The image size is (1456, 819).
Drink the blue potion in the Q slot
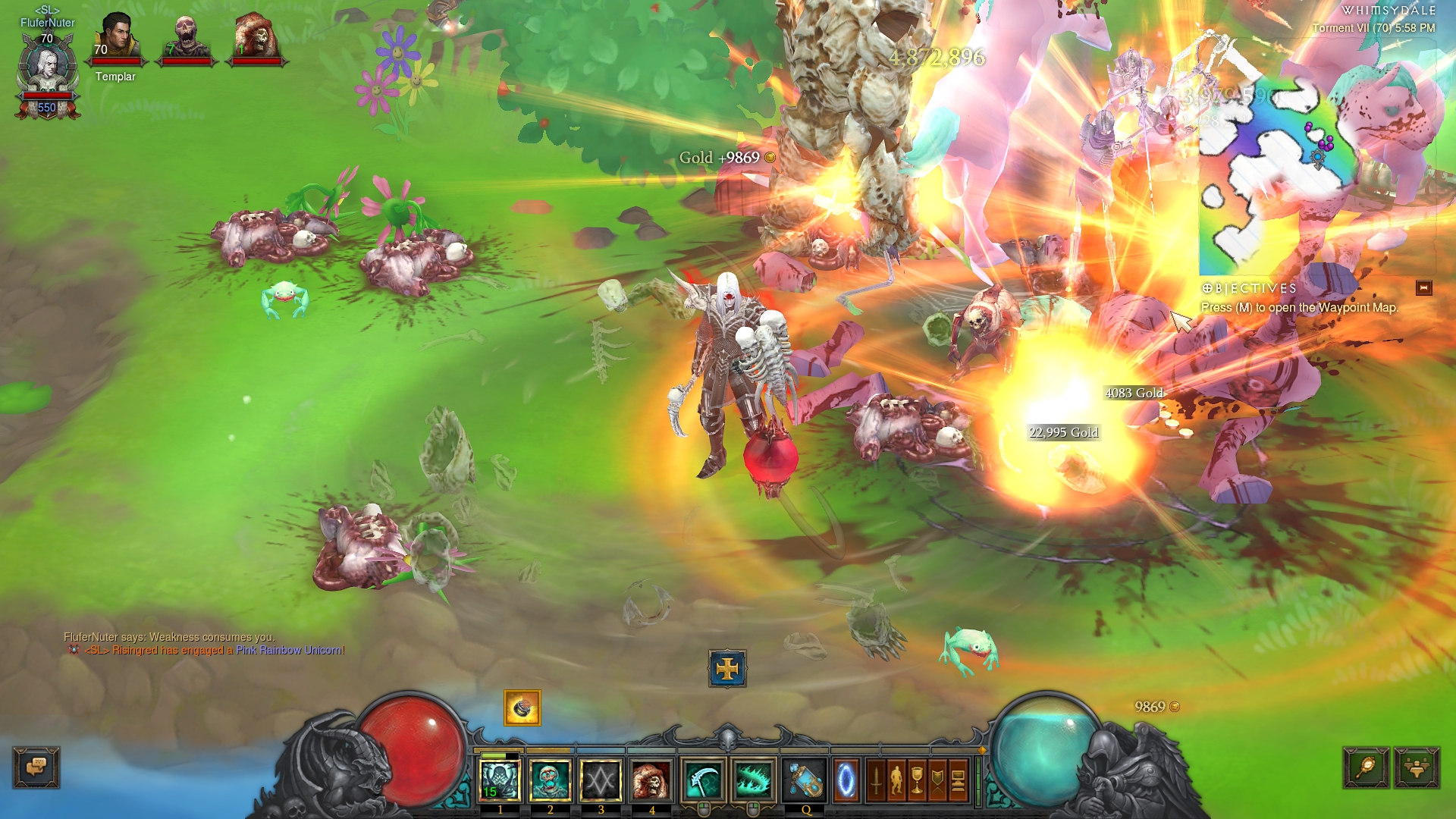[x=805, y=780]
